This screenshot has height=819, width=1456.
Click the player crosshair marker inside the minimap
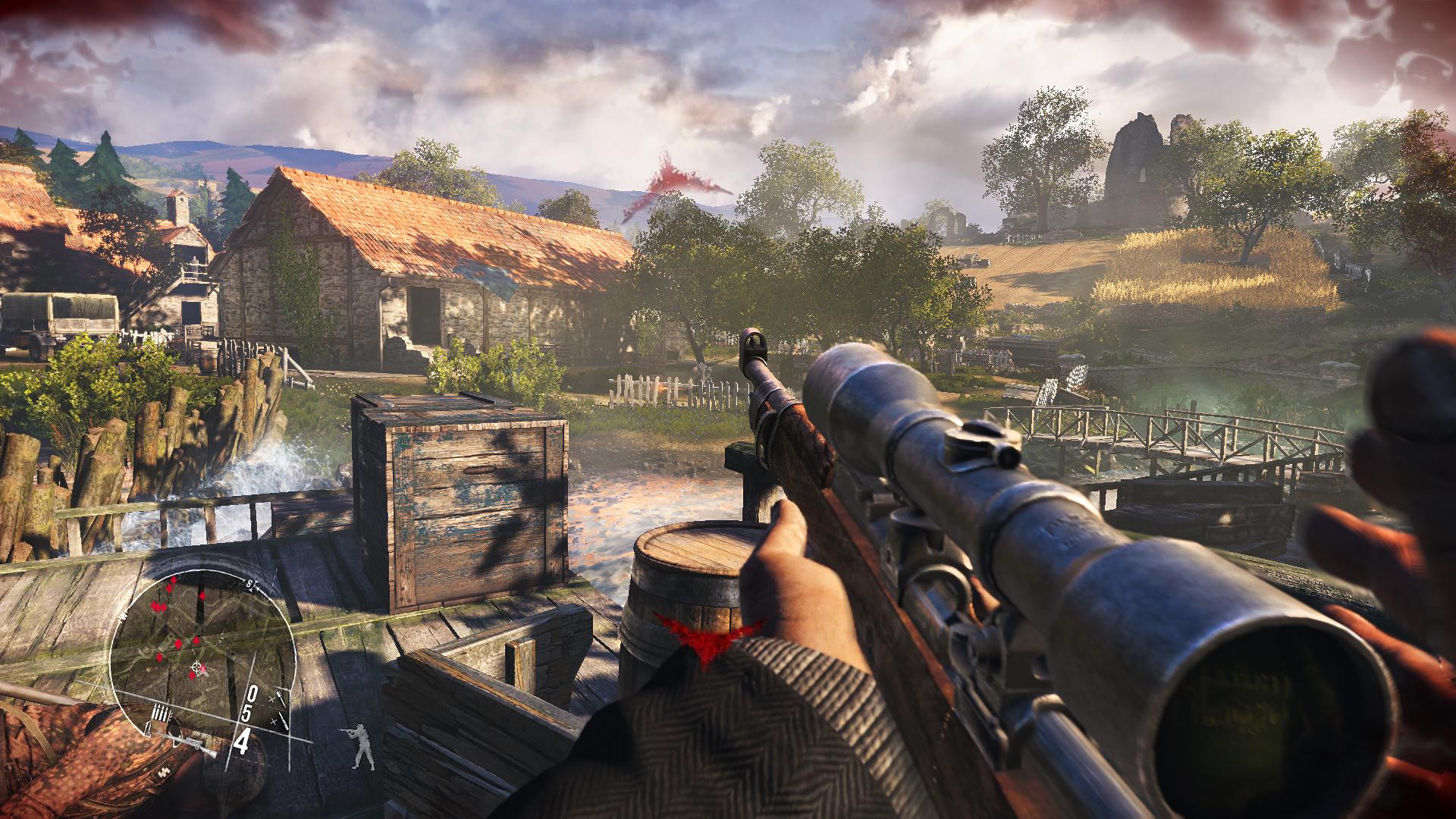(x=195, y=666)
